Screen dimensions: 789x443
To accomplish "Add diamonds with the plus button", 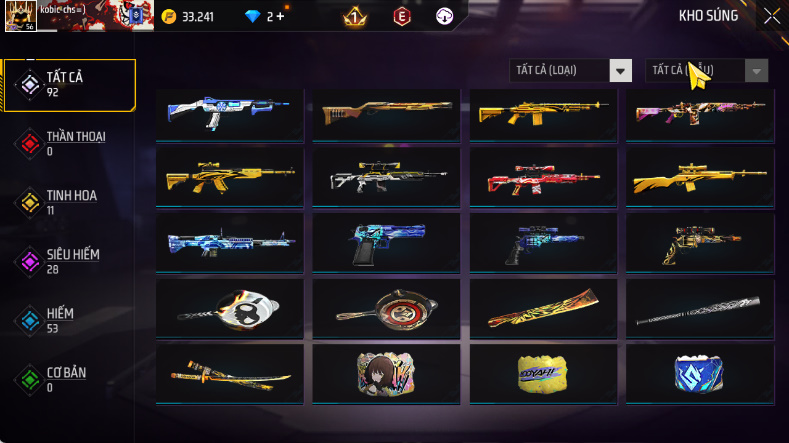I will [279, 16].
